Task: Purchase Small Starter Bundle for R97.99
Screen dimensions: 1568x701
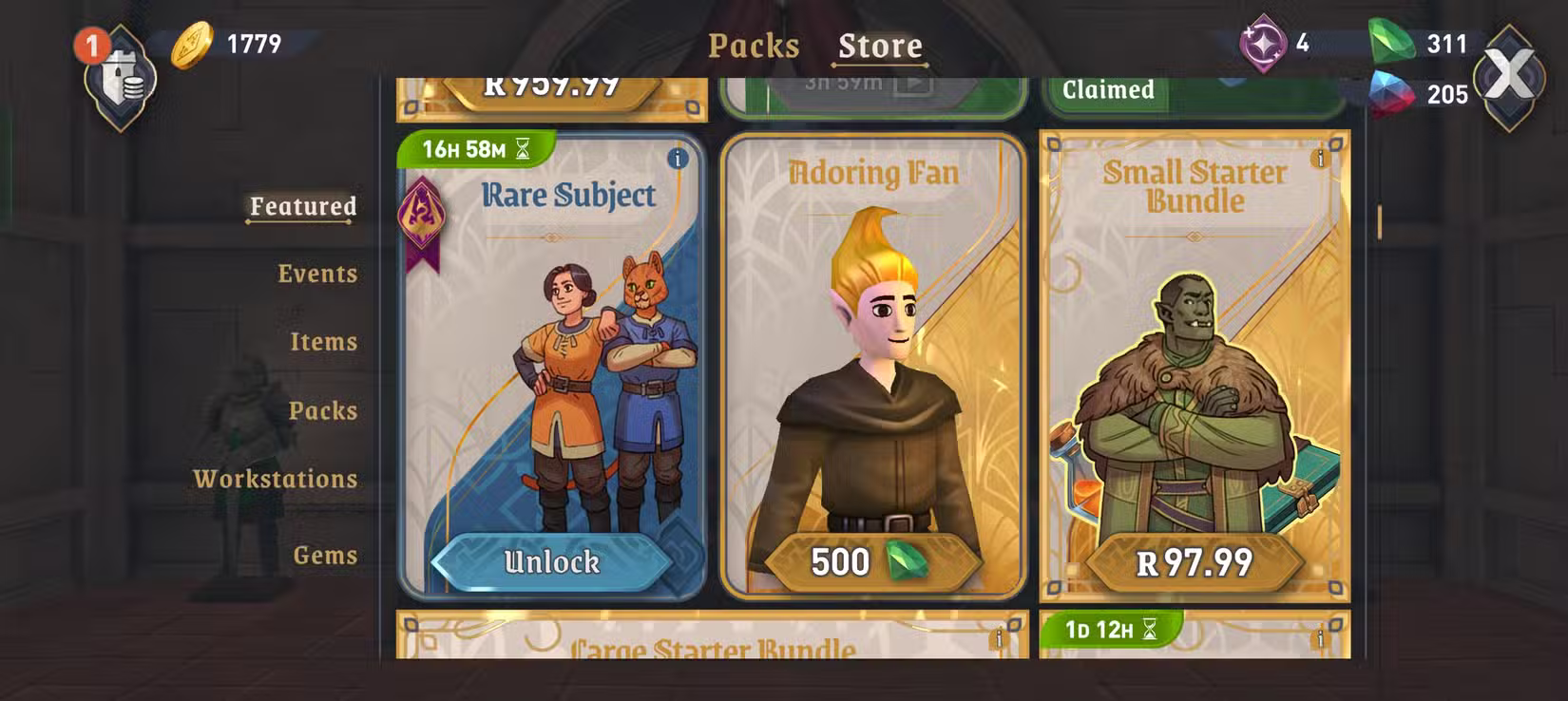Action: [x=1195, y=563]
